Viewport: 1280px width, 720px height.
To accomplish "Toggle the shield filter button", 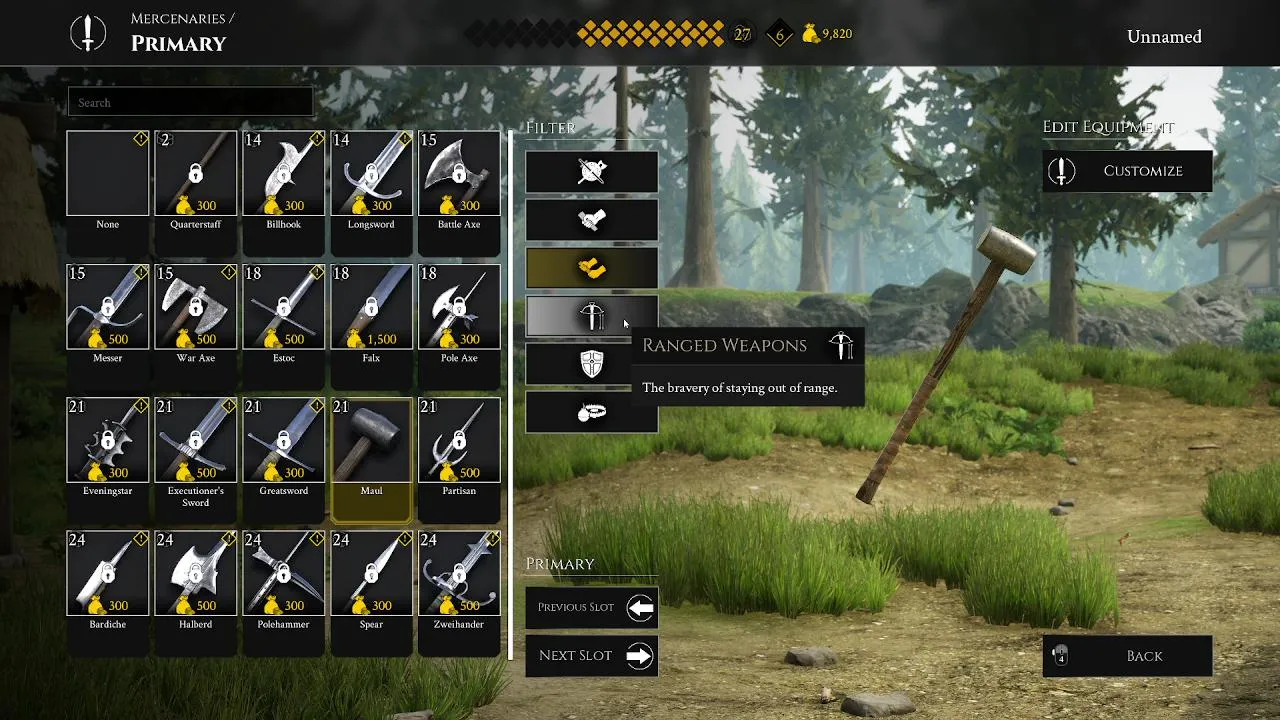I will click(x=592, y=364).
